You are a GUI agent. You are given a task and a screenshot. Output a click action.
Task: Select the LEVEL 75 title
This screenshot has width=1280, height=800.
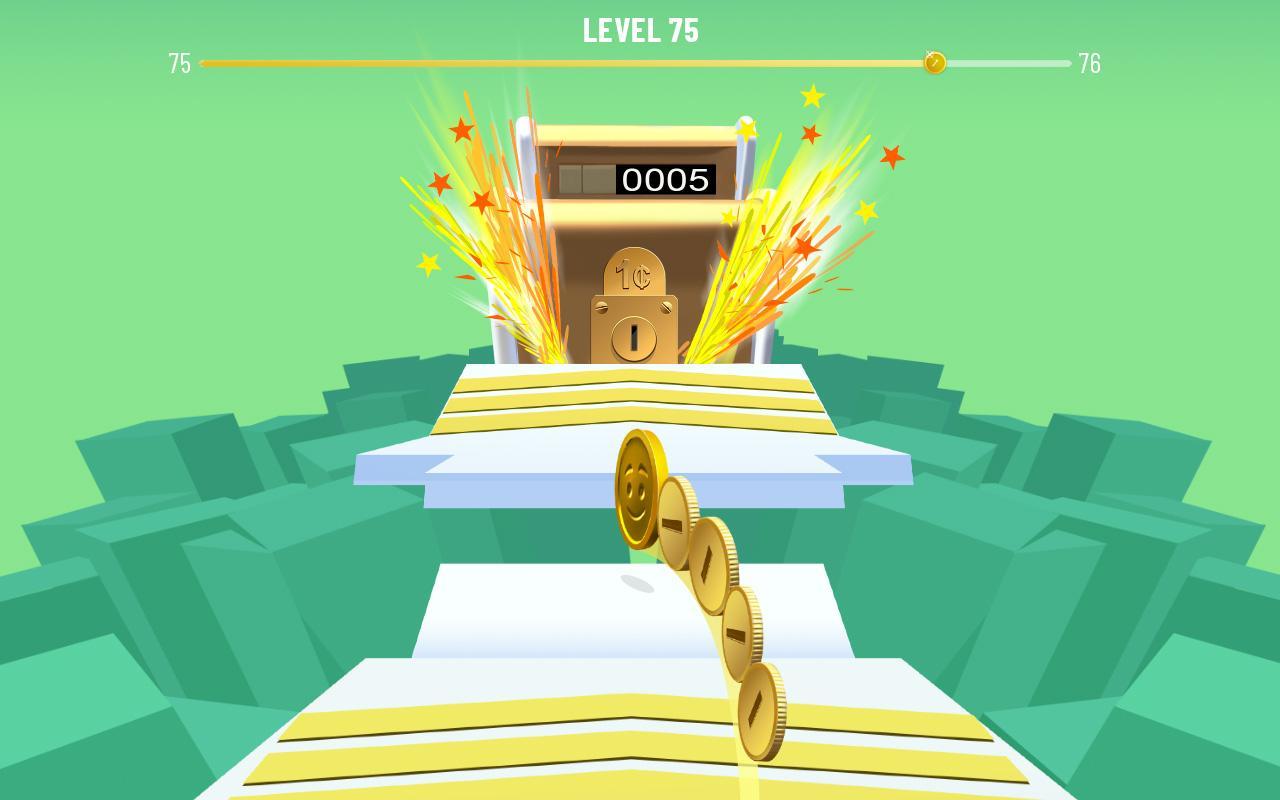640,30
